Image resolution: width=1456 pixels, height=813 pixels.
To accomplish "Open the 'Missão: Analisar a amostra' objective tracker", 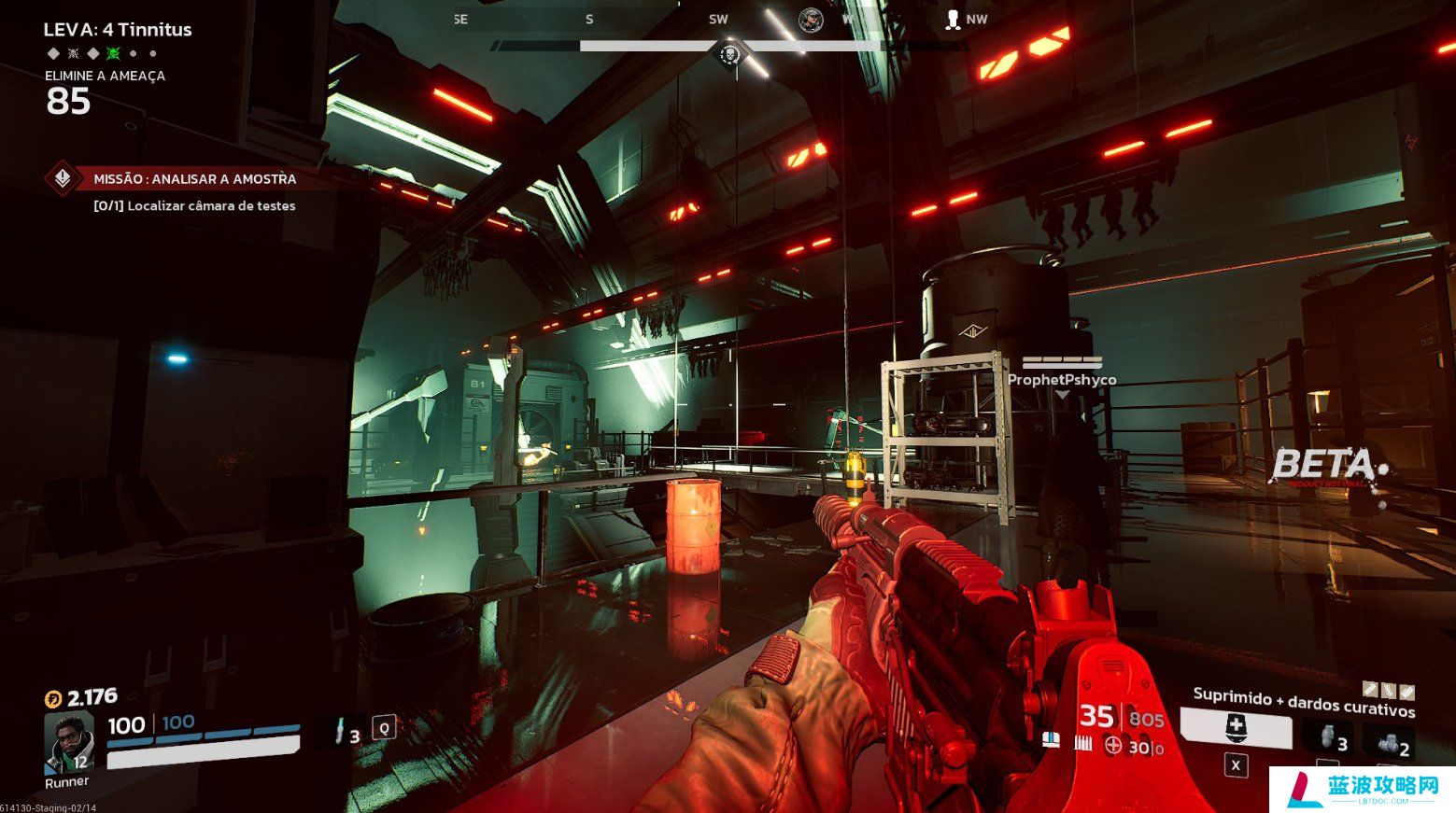I will 193,178.
